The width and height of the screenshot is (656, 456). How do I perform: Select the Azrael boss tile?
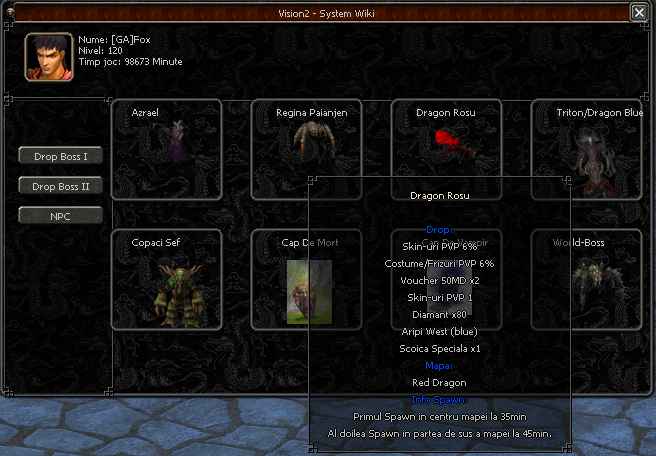[x=166, y=149]
